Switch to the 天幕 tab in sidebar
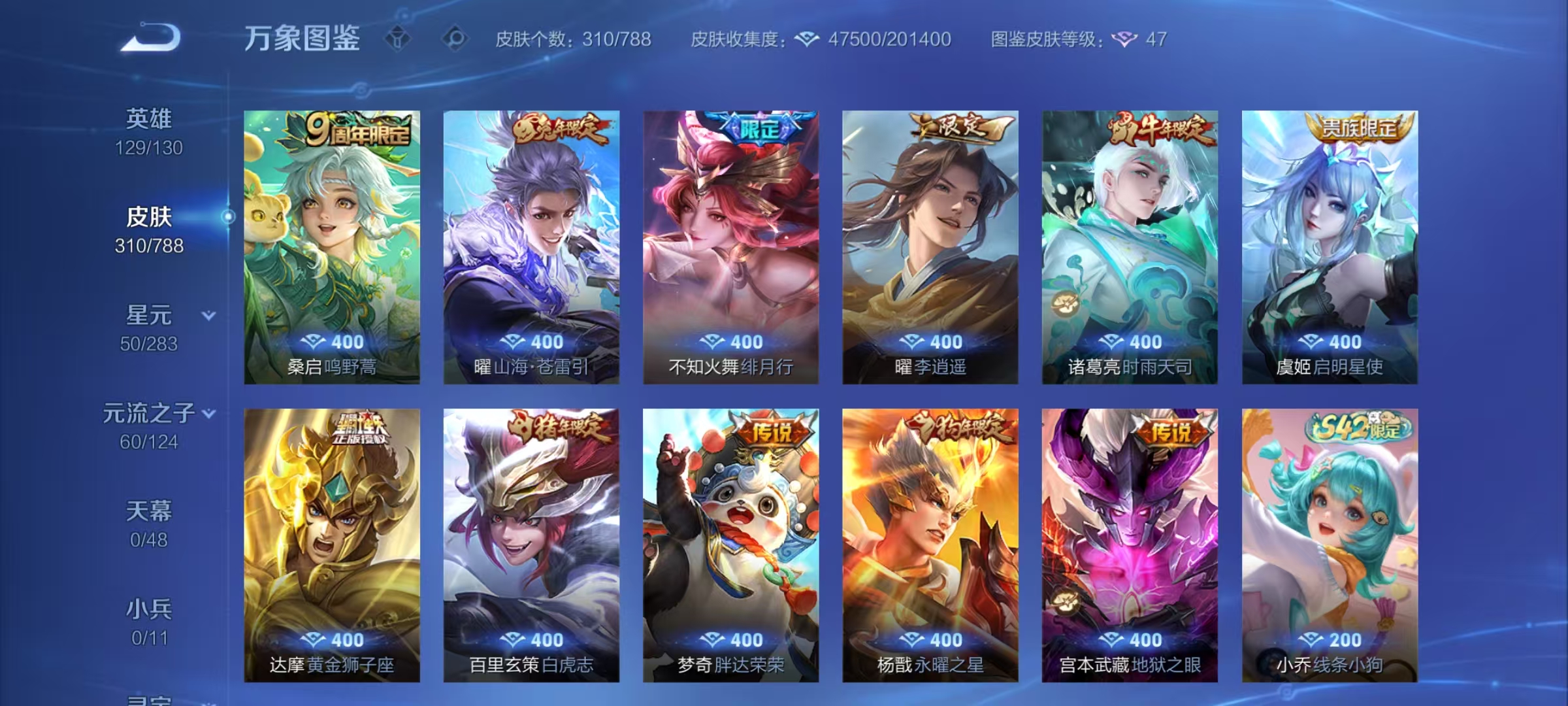1568x706 pixels. tap(148, 514)
